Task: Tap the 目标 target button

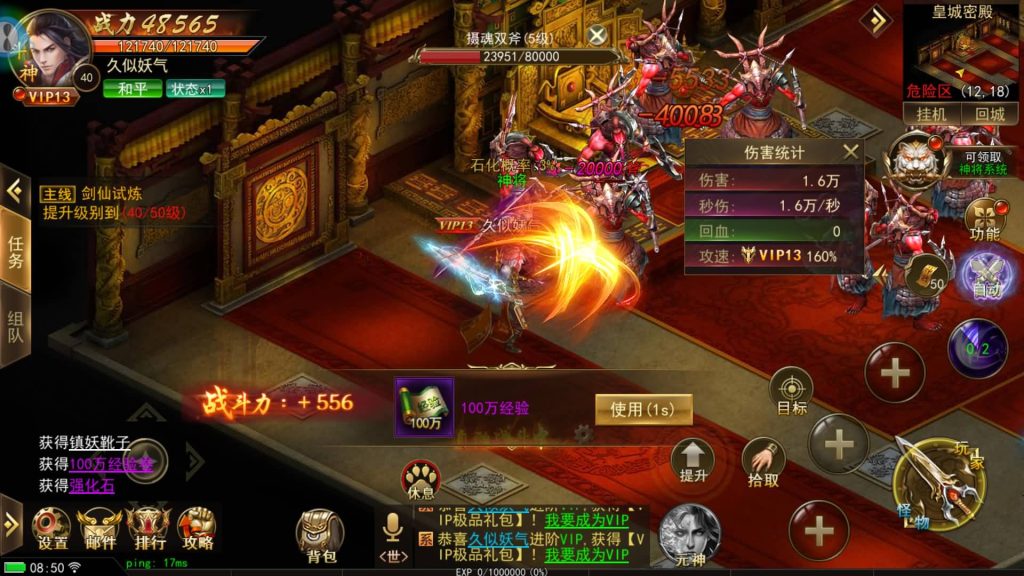Action: coord(791,391)
